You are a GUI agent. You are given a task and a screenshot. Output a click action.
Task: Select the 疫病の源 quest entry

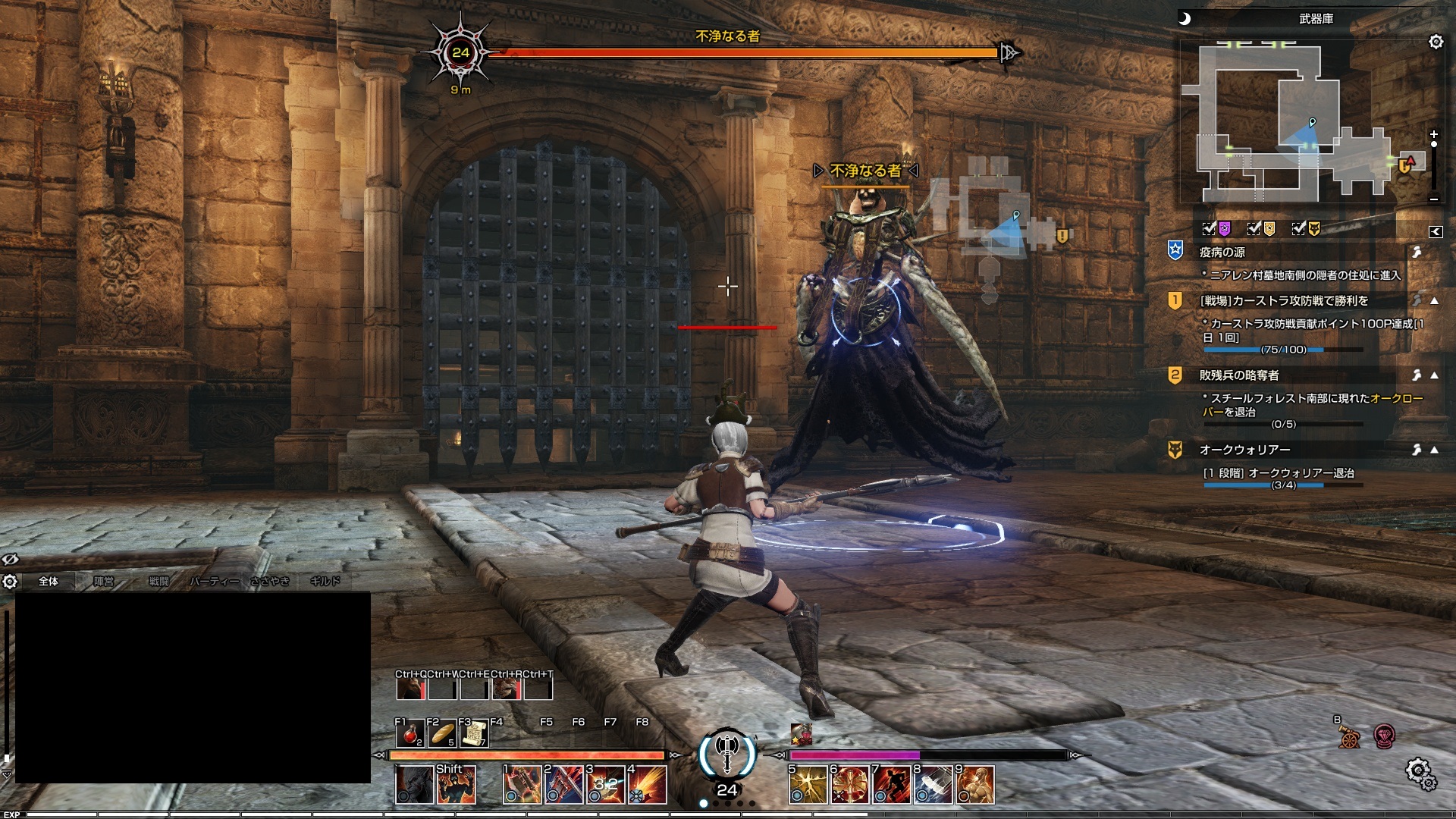(1222, 253)
